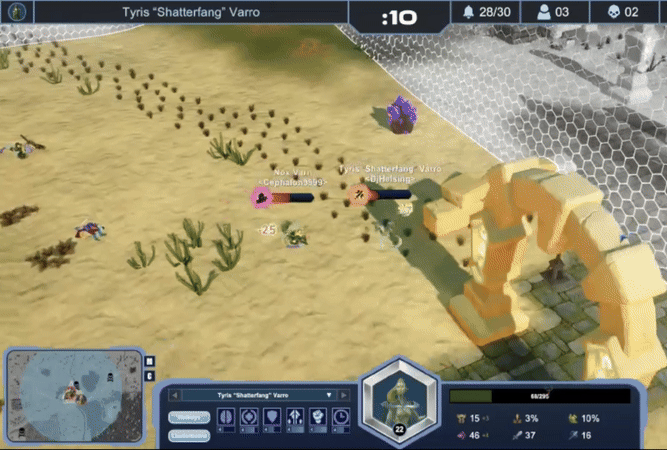Click the Hotkeys button
The height and width of the screenshot is (450, 667).
click(189, 417)
